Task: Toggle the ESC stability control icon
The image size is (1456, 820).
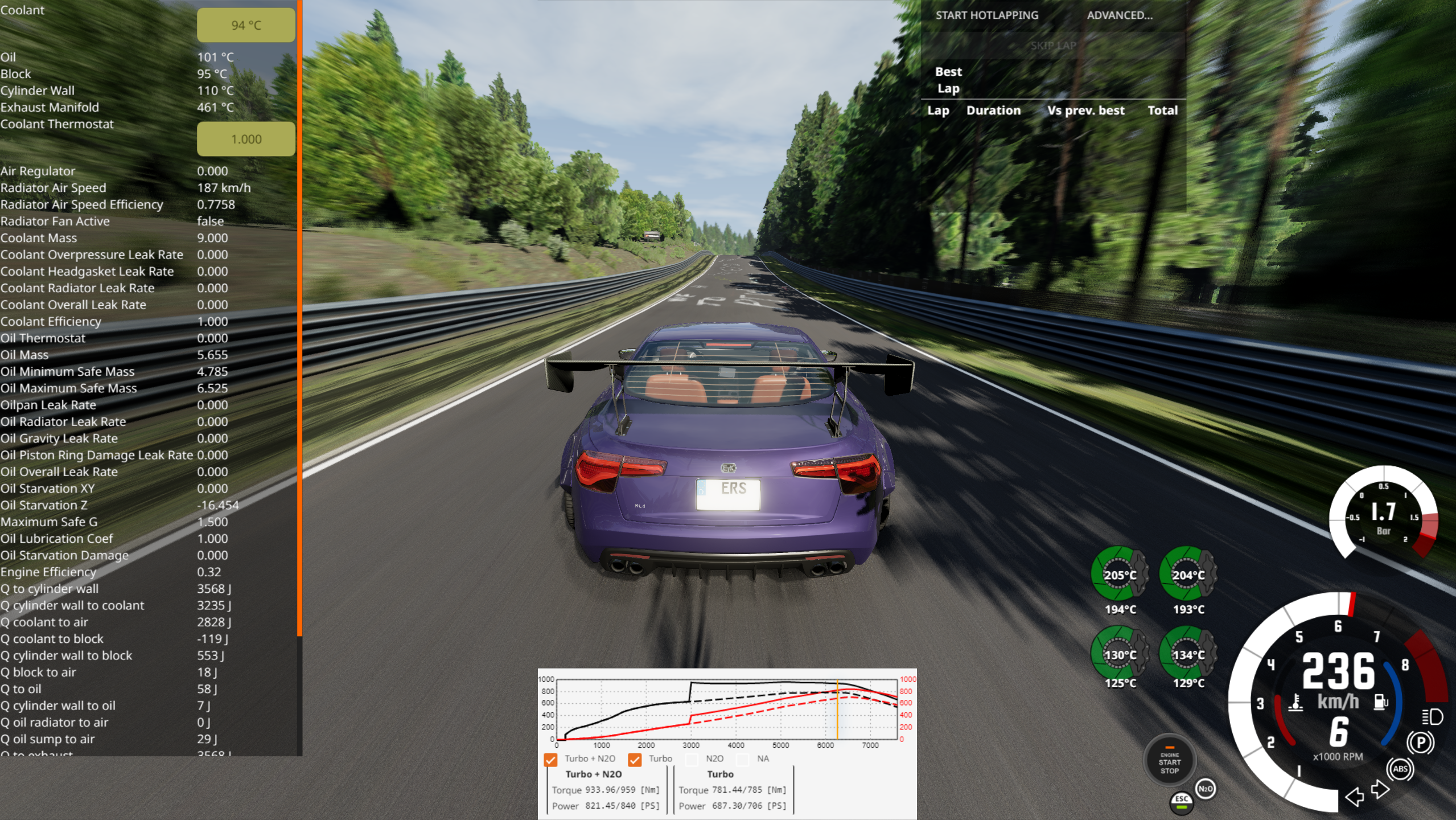Action: pos(1181,801)
